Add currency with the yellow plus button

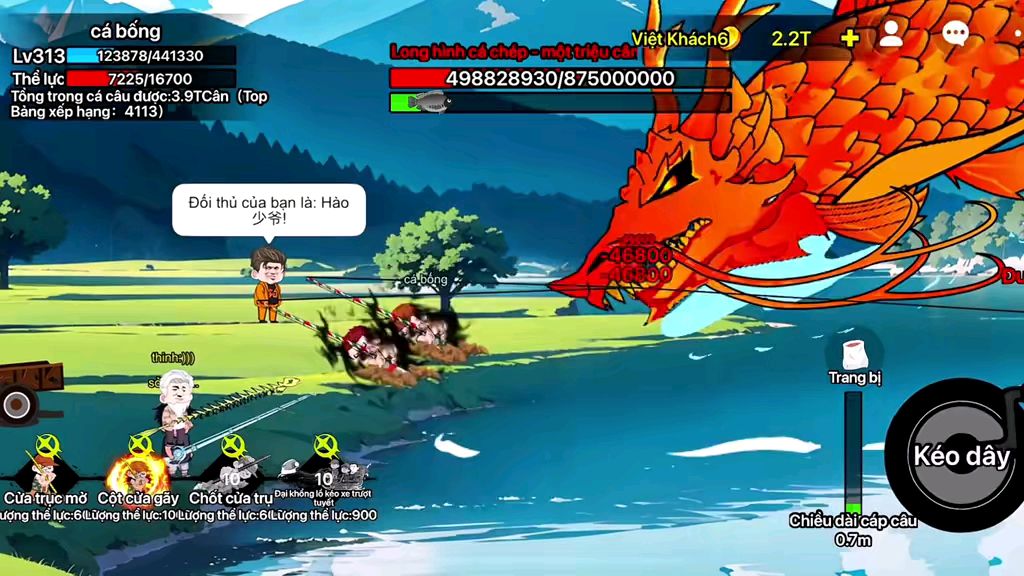click(x=849, y=38)
